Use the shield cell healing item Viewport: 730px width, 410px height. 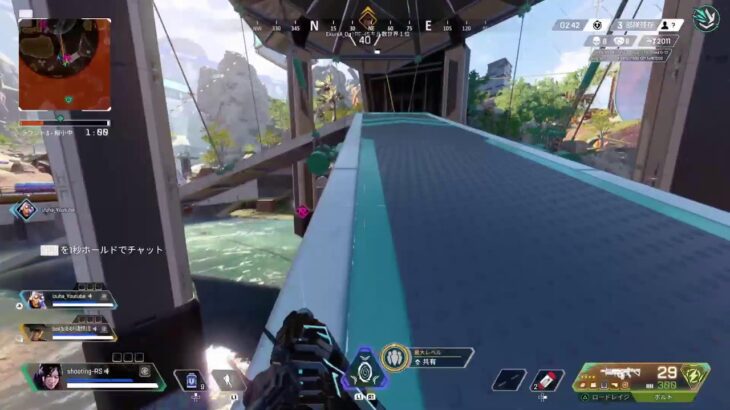tap(191, 381)
